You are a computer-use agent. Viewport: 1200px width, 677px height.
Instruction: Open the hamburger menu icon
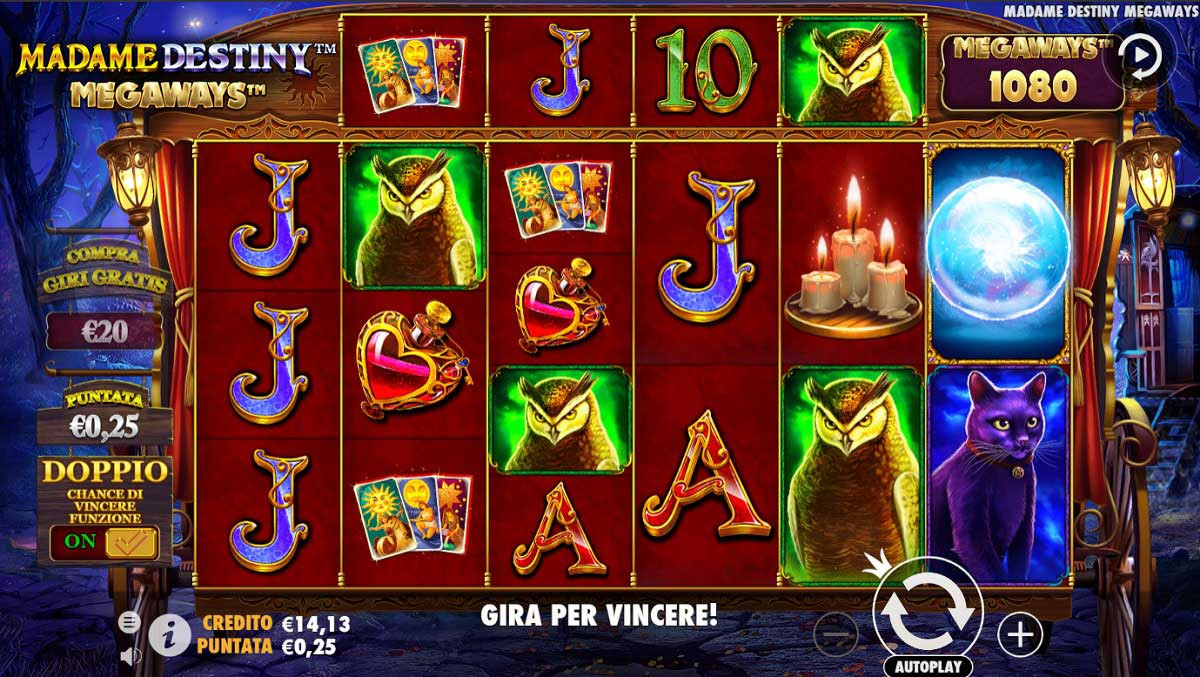pyautogui.click(x=129, y=622)
